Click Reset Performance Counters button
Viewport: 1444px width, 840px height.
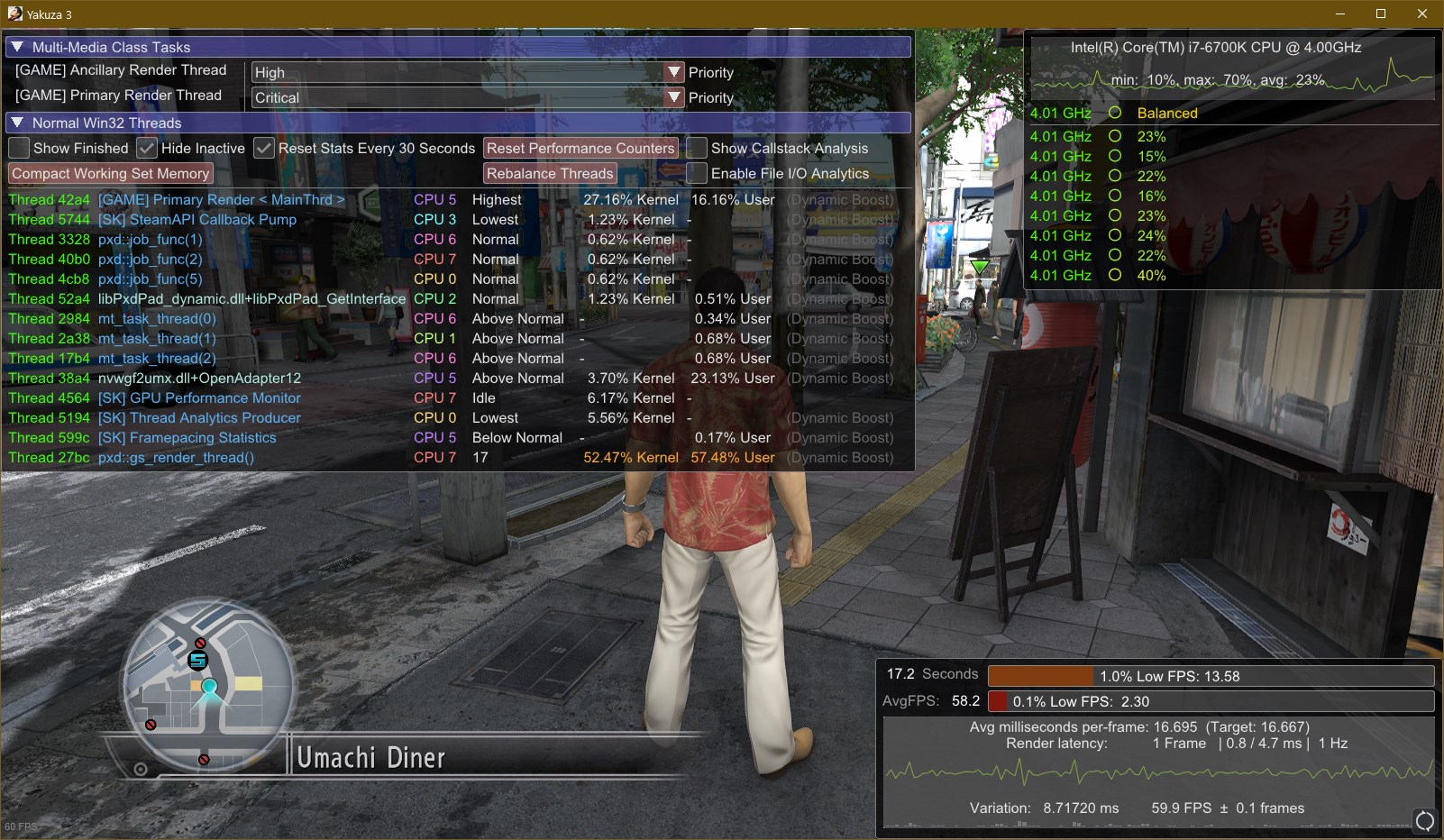tap(580, 149)
